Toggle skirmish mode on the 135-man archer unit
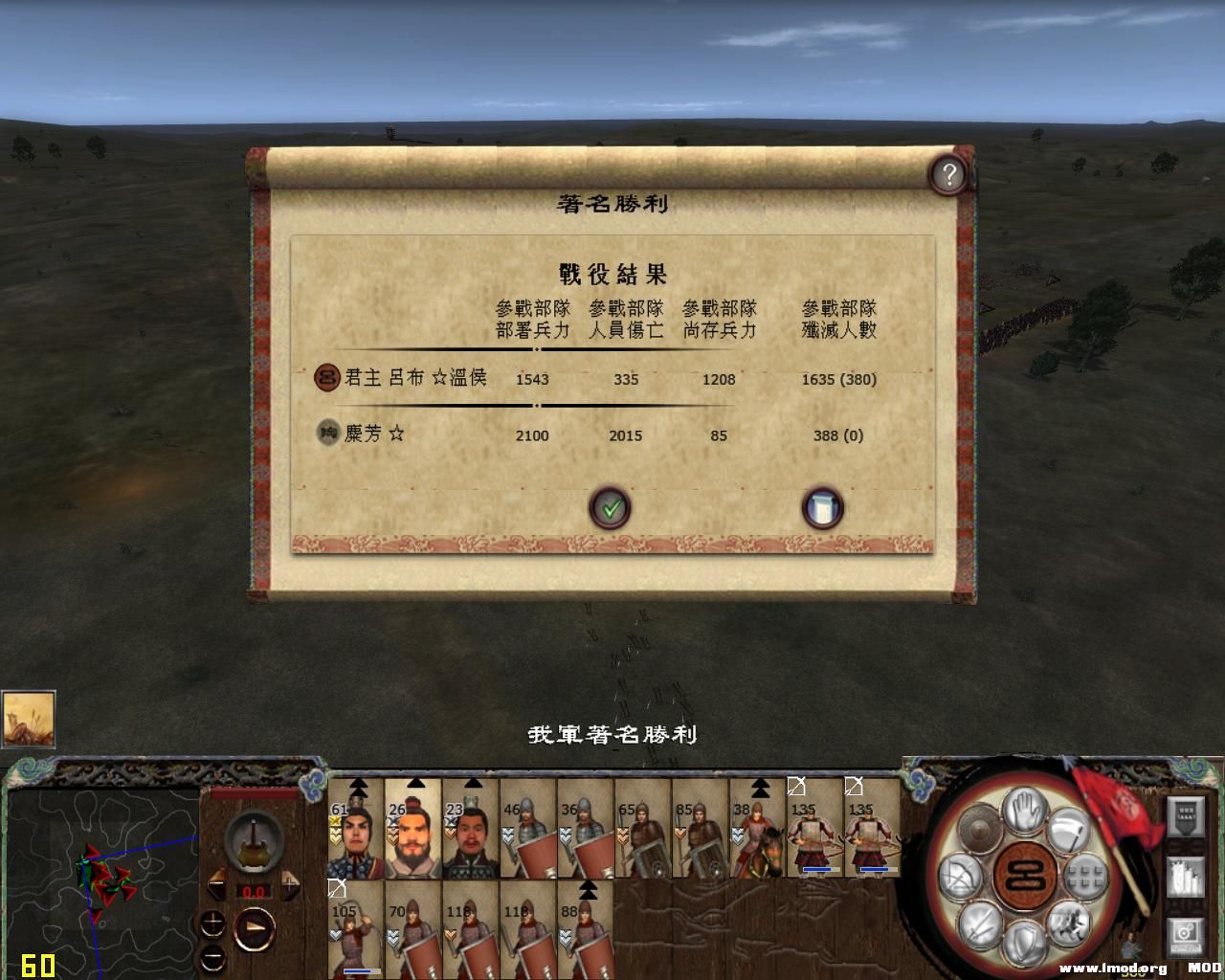1225x980 pixels. (795, 788)
